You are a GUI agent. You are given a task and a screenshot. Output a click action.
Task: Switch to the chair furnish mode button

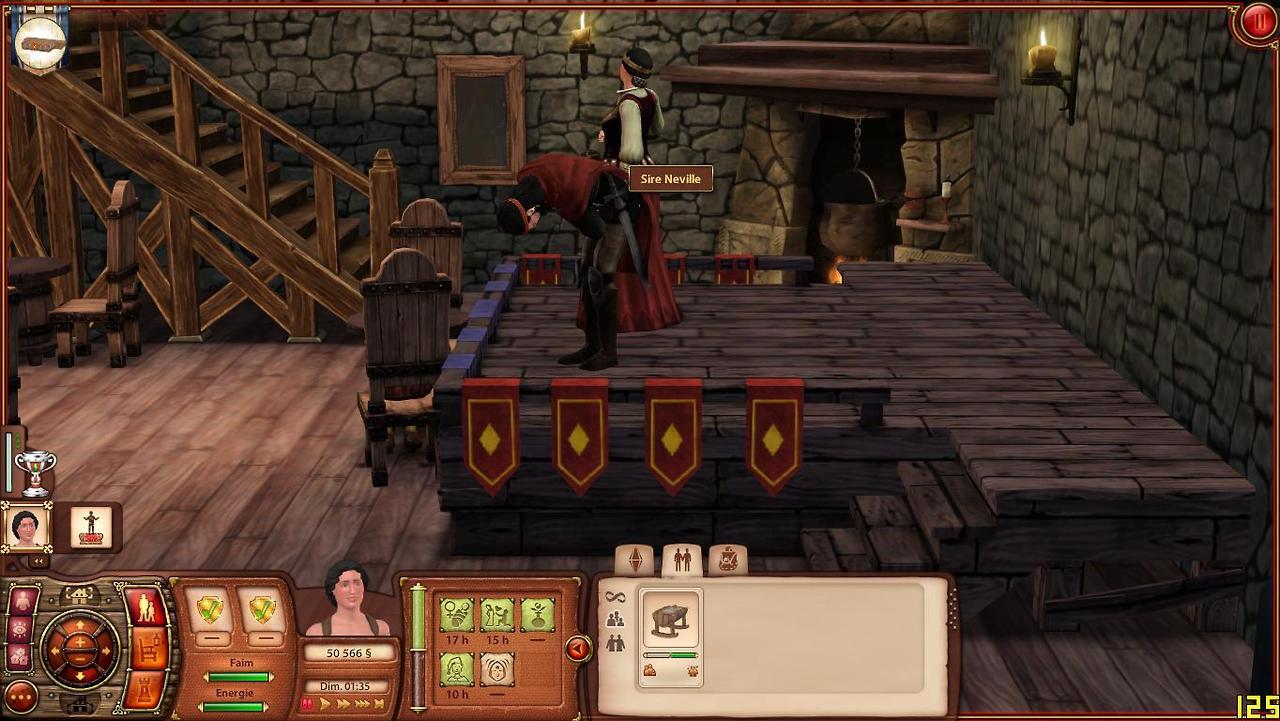[x=148, y=649]
